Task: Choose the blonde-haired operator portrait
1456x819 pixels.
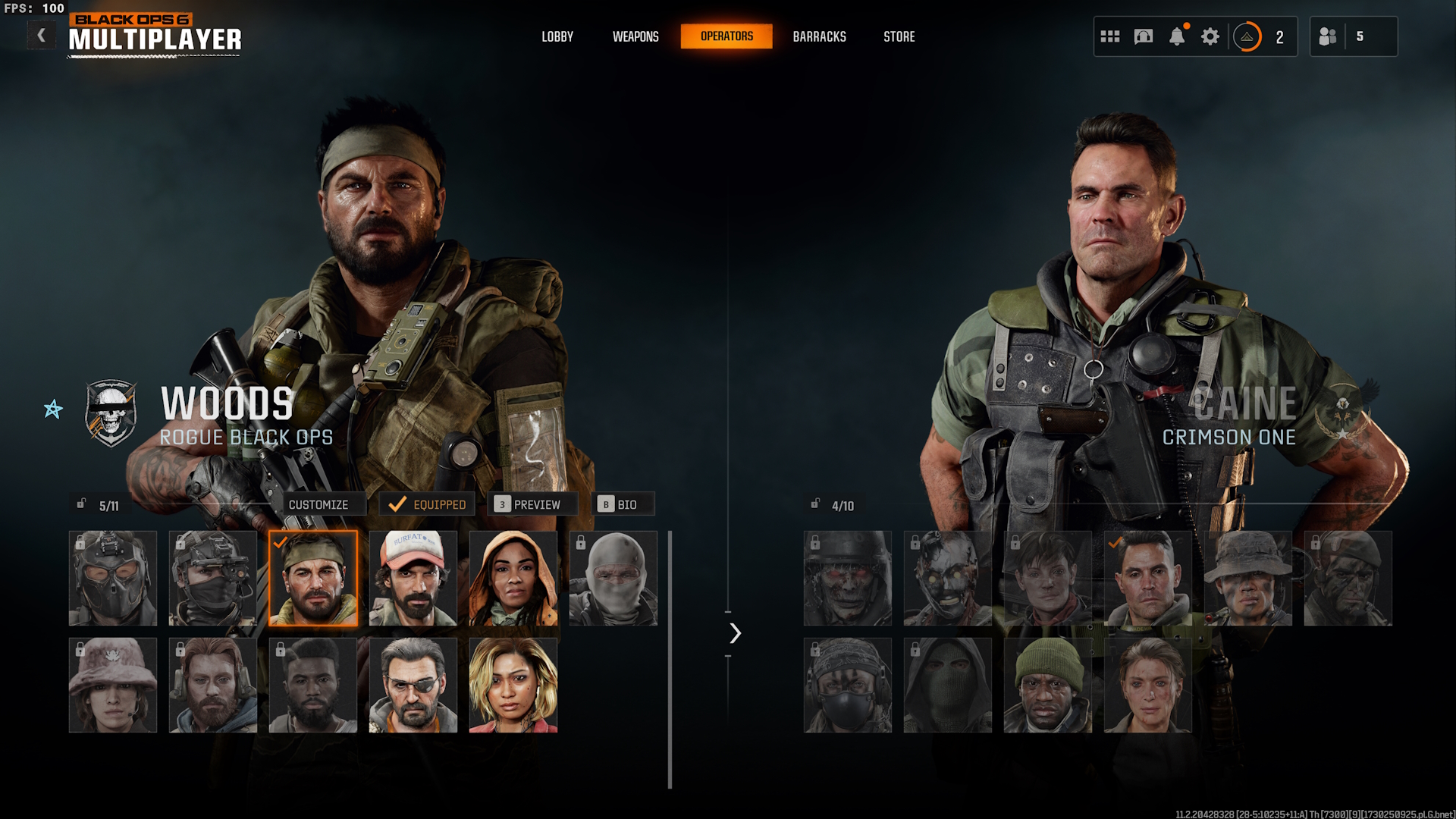Action: 513,686
